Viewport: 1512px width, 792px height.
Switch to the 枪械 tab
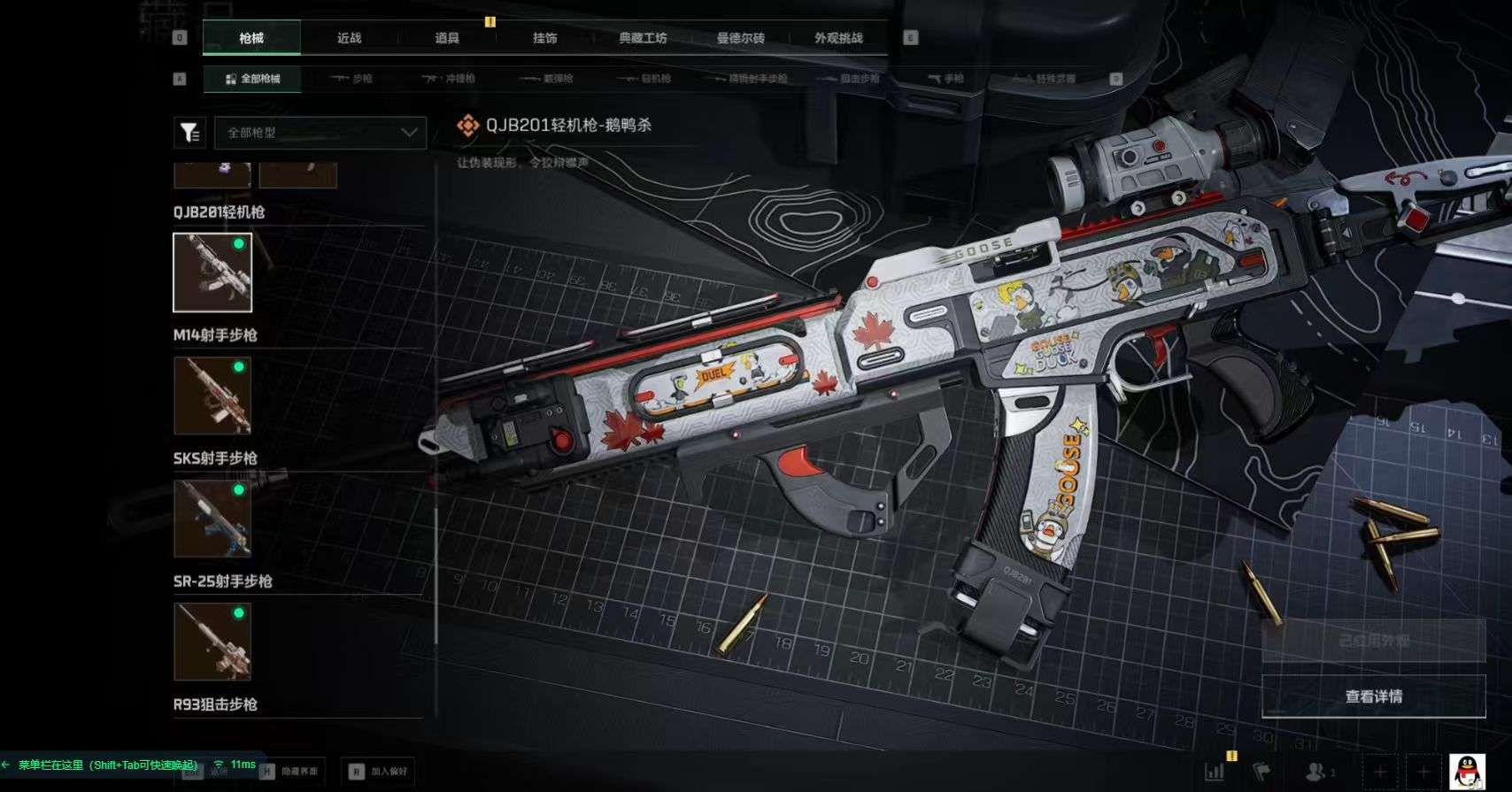point(251,38)
